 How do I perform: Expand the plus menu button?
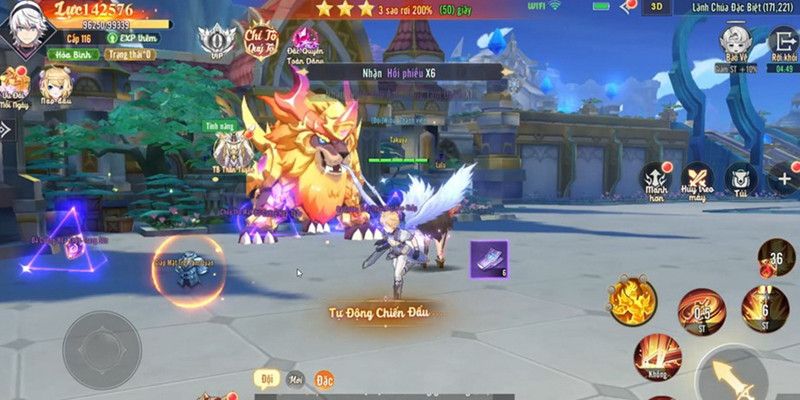(782, 180)
